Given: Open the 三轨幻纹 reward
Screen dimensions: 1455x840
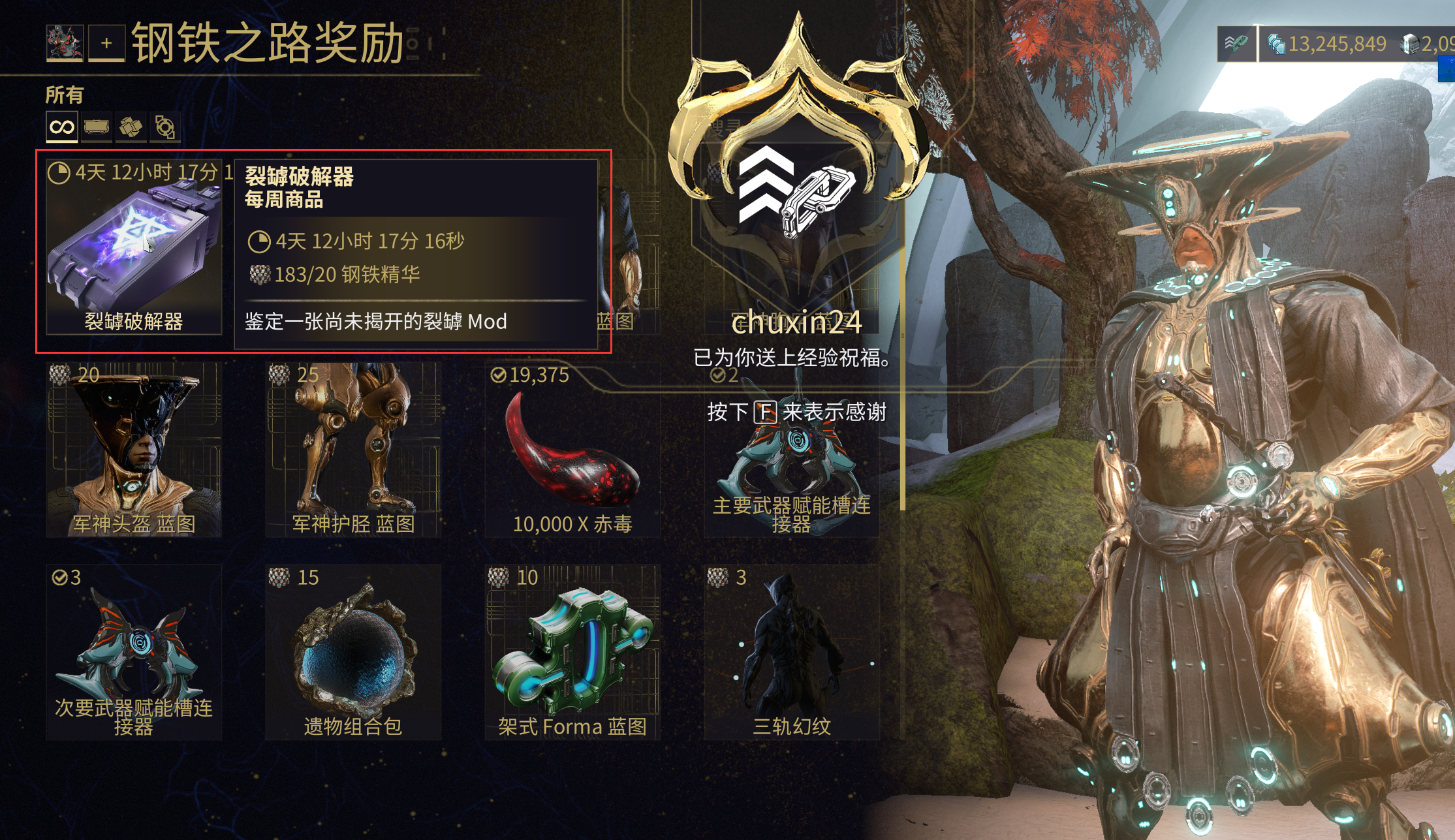Looking at the screenshot, I should [792, 653].
